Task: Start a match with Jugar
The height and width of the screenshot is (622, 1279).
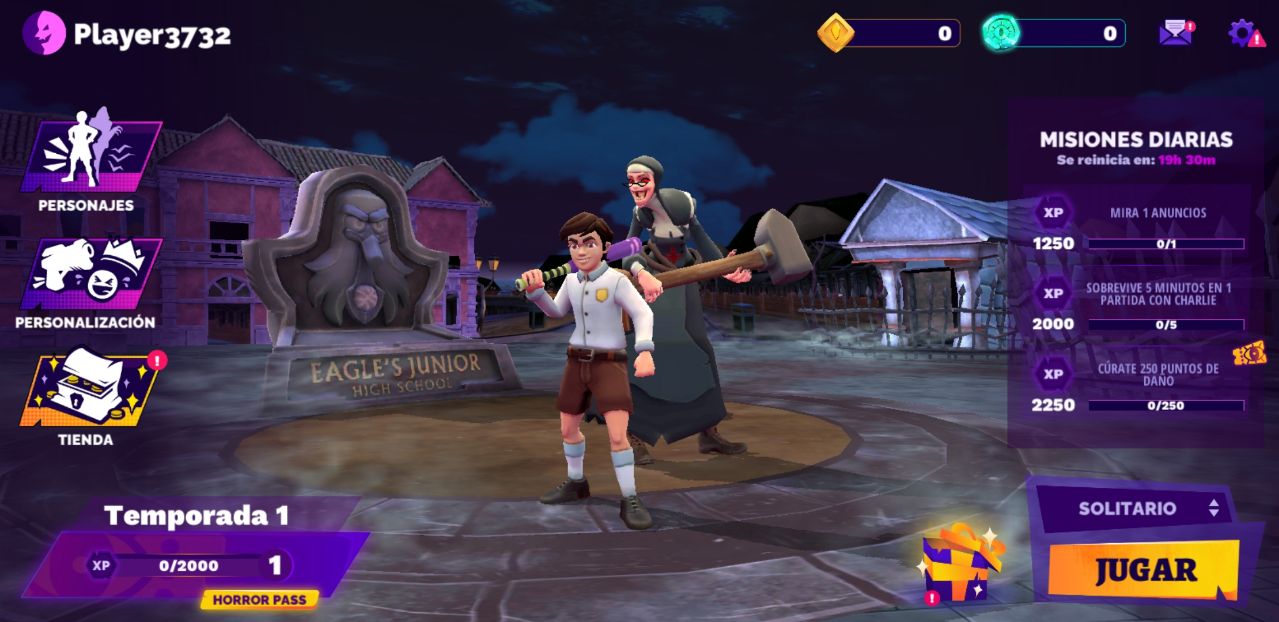Action: click(x=1145, y=570)
